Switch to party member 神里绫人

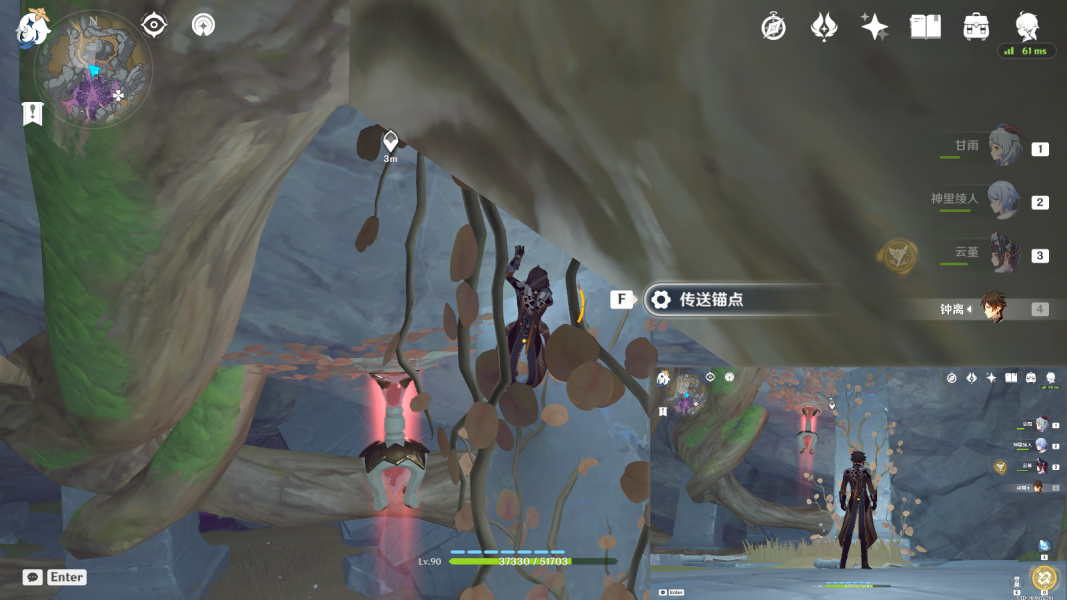click(1001, 200)
